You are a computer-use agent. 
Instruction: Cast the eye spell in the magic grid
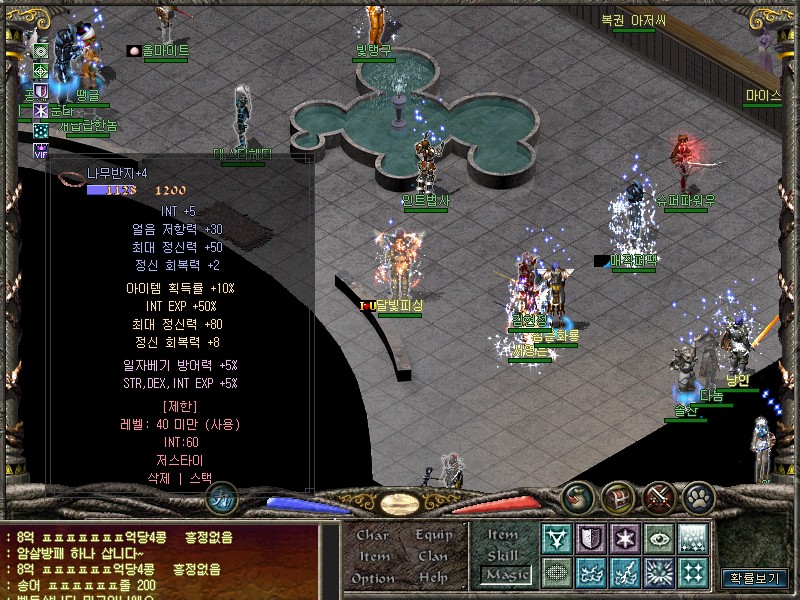tap(659, 539)
